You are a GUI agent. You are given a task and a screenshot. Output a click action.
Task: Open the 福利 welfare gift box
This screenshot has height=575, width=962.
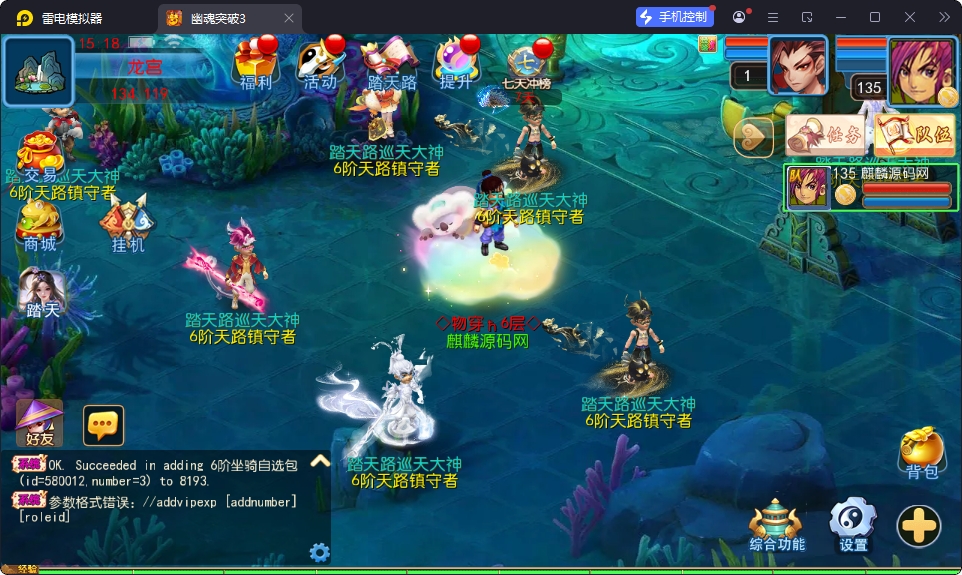255,63
